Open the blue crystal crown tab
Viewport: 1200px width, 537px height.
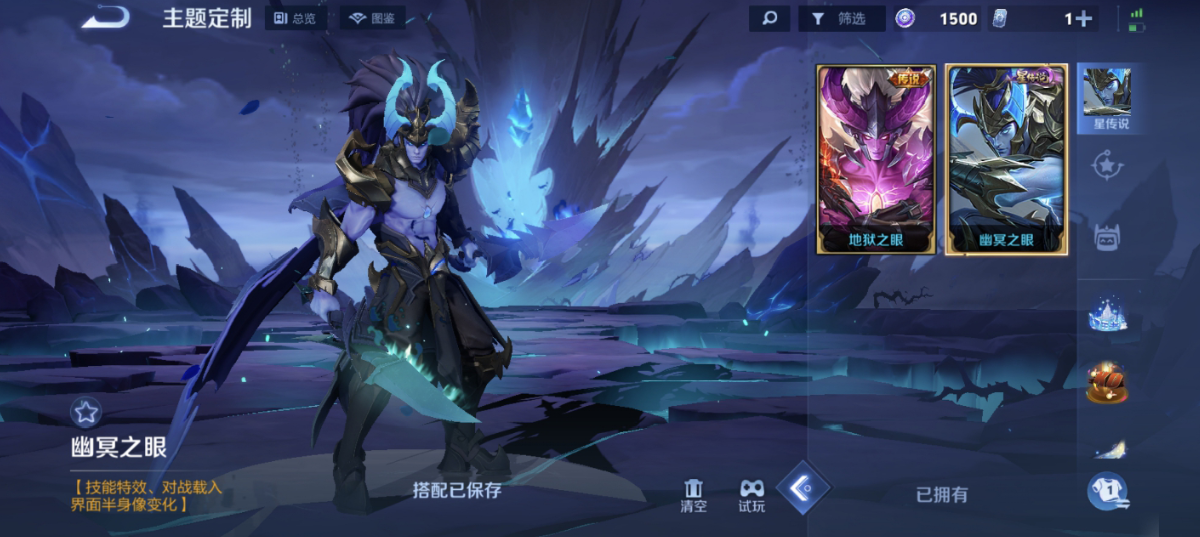pyautogui.click(x=1107, y=316)
